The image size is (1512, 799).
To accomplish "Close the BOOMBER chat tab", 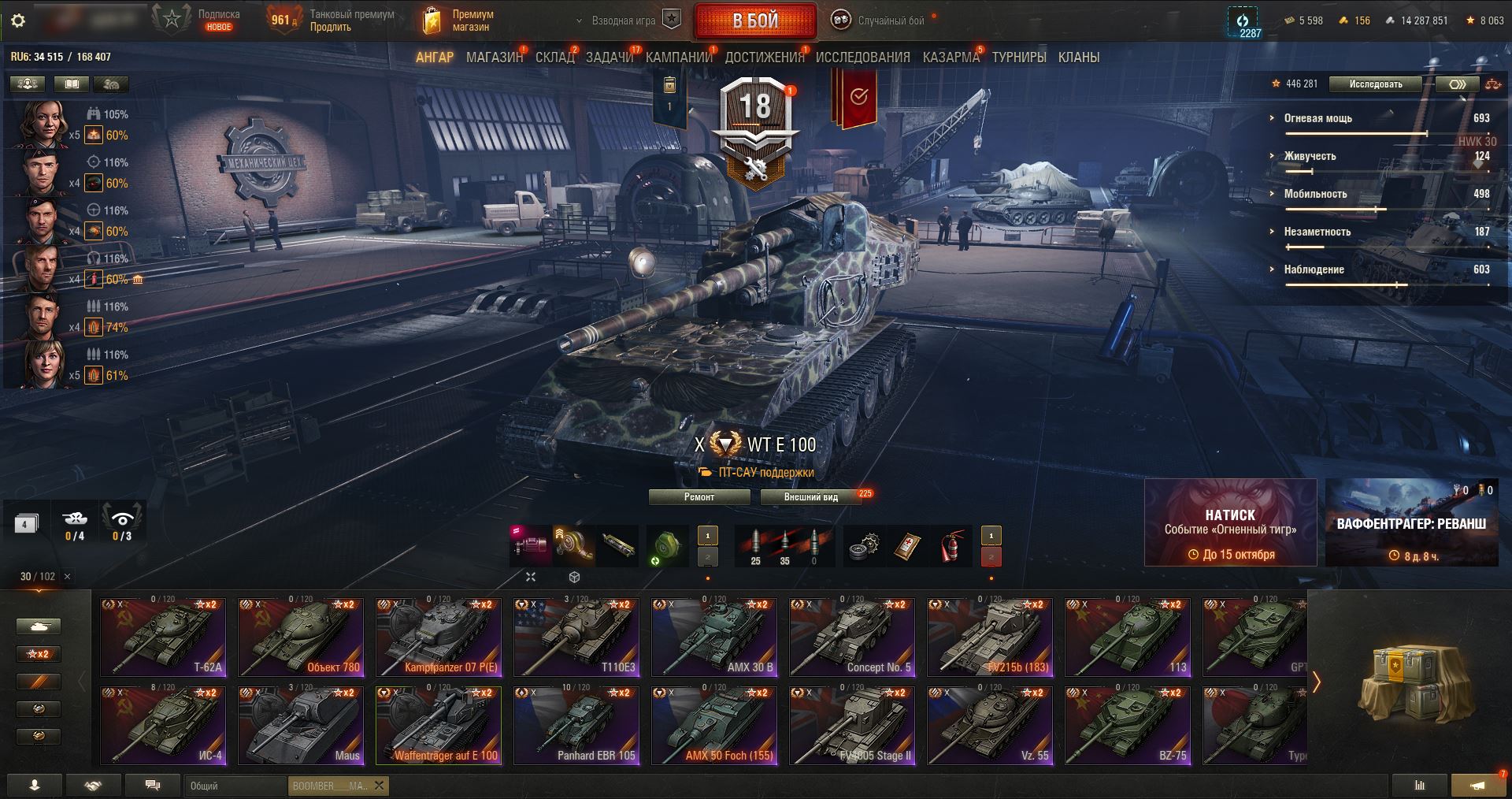I will click(379, 786).
